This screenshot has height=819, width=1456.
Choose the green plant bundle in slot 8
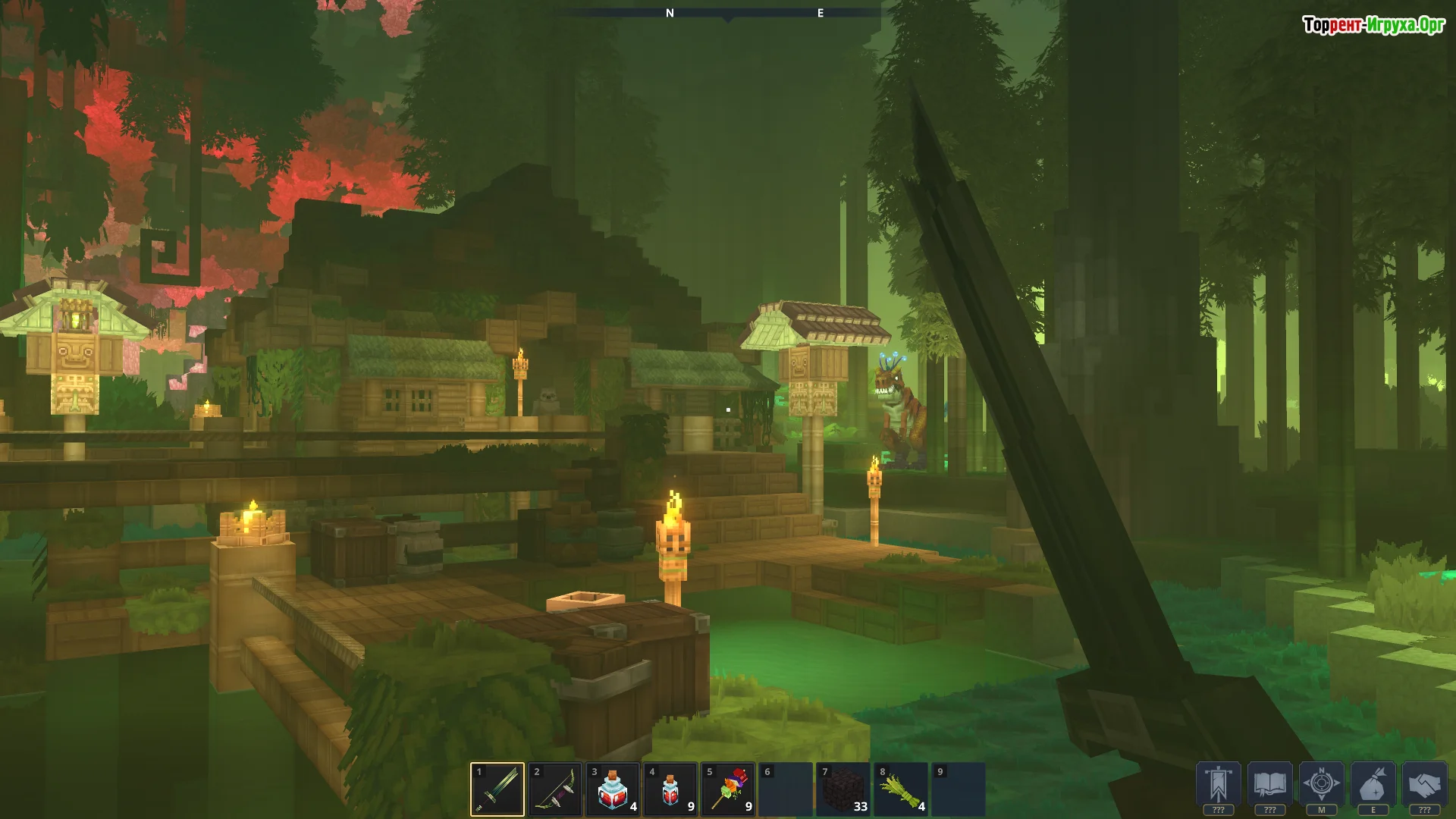pyautogui.click(x=901, y=789)
